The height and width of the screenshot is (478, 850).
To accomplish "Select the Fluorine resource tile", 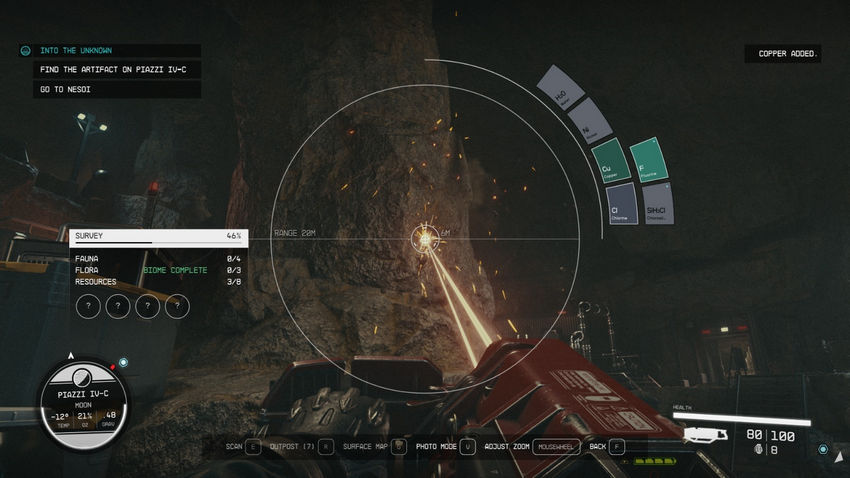I will (x=649, y=160).
